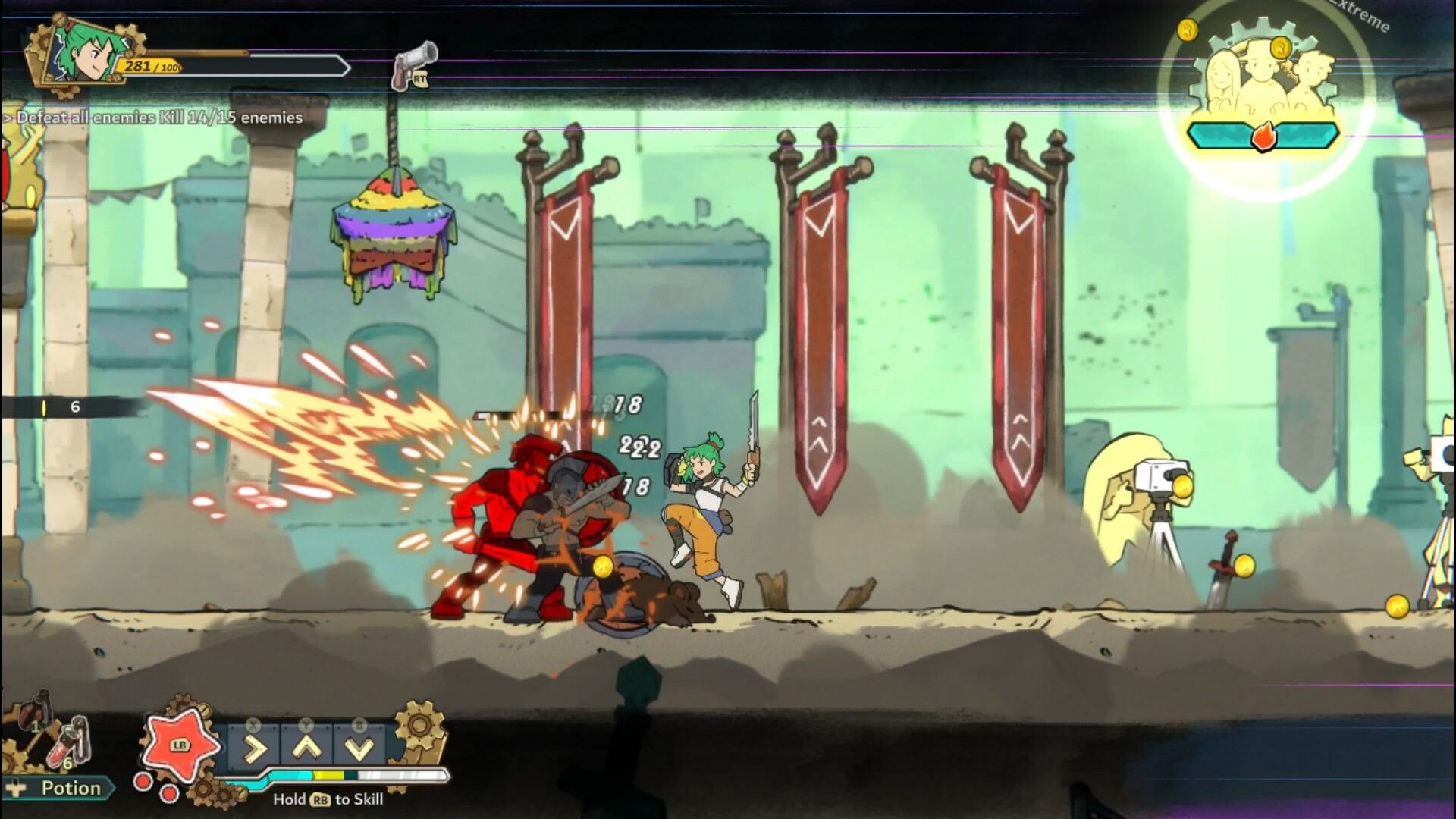Click the grenade item icon showing 1

[x=32, y=710]
